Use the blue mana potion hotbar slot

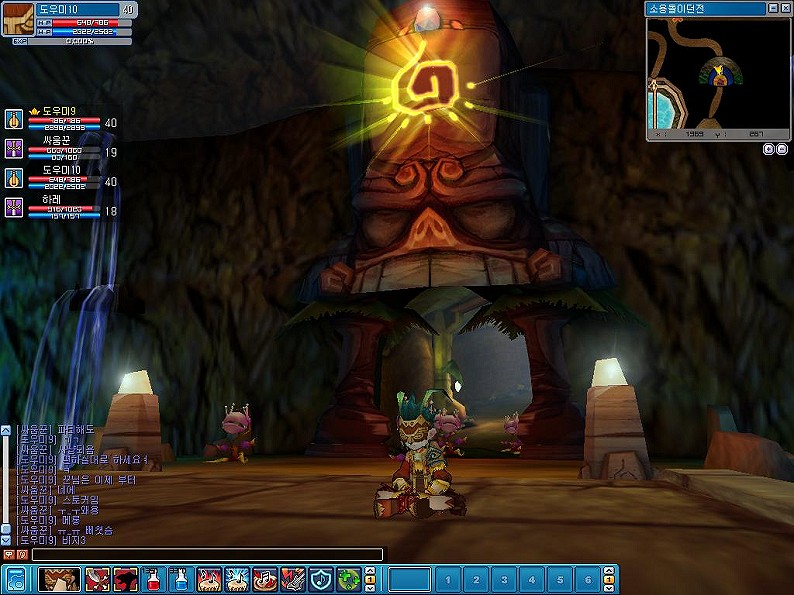[181, 579]
